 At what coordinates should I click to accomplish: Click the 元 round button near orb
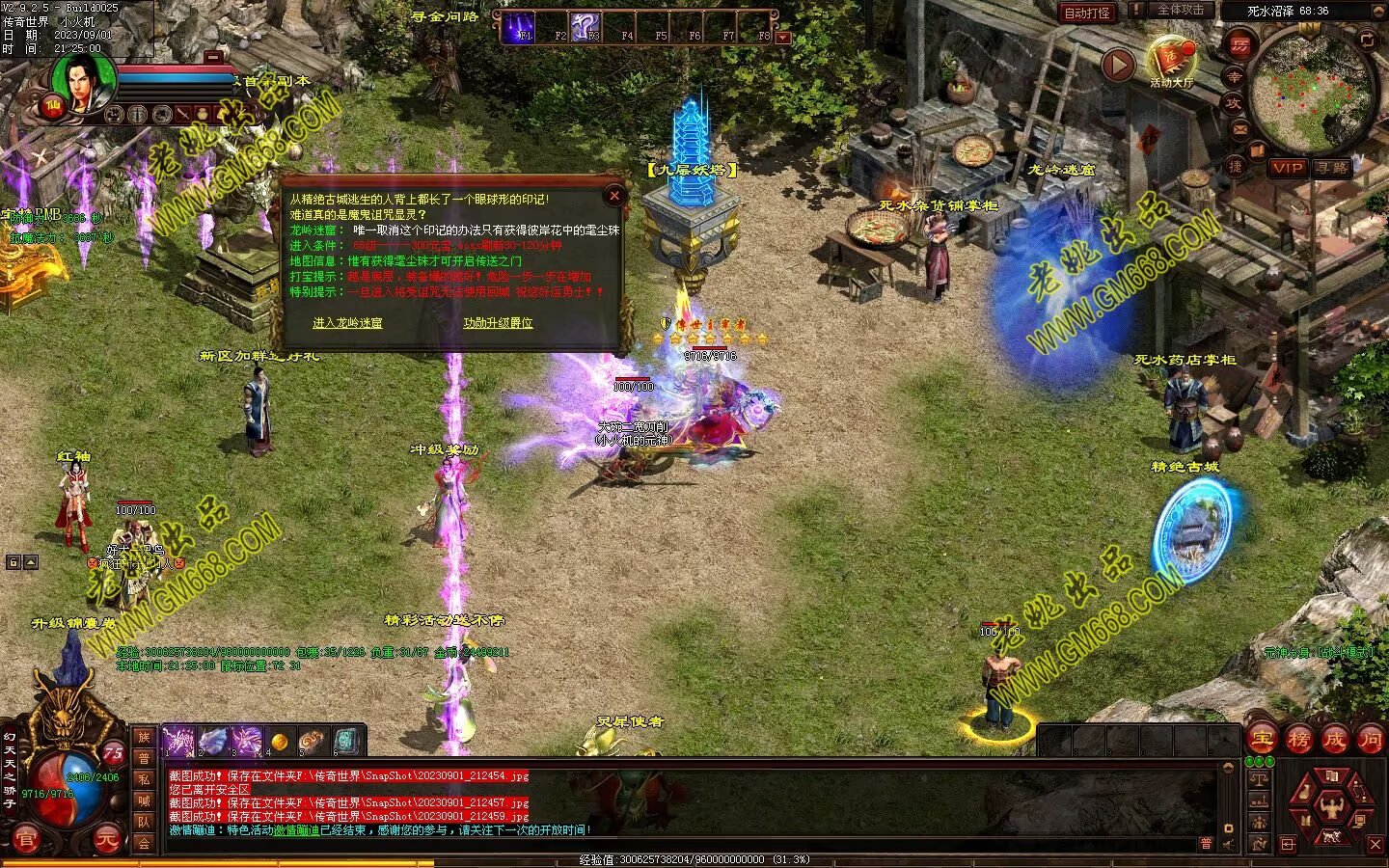pos(107,841)
